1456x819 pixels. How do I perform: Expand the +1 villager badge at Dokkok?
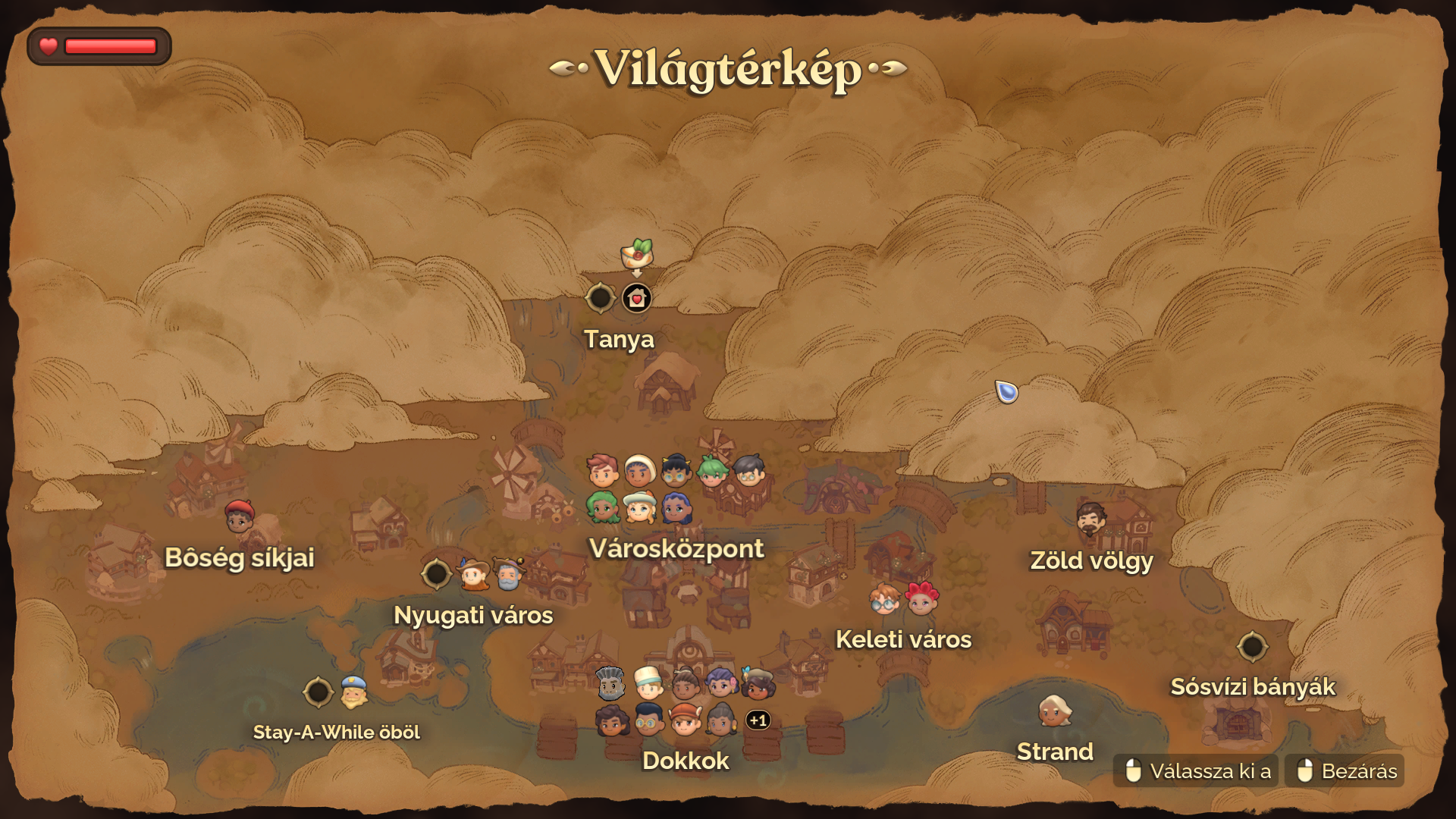[x=758, y=720]
